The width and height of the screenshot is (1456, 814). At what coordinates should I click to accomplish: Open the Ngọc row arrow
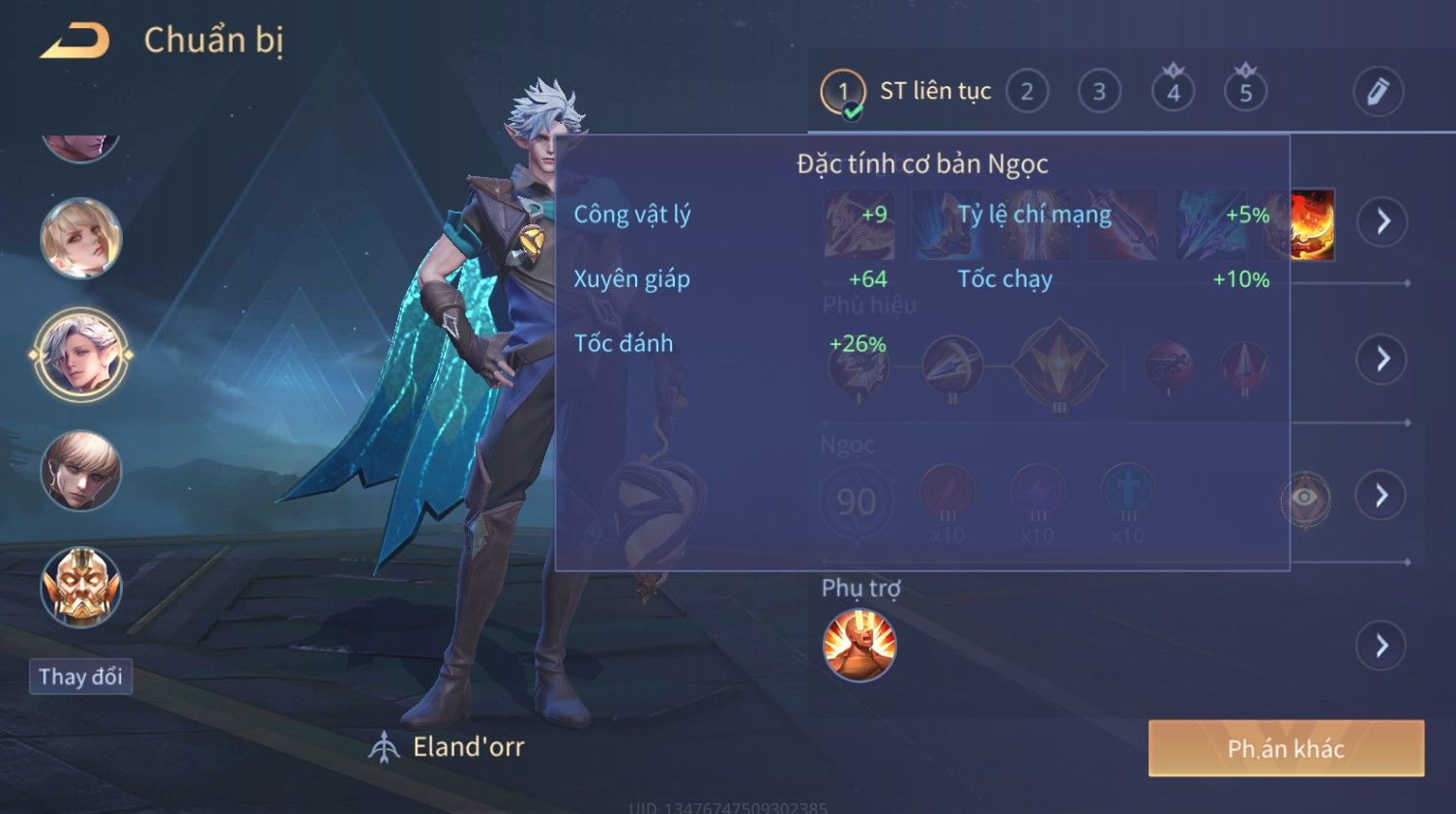tap(1383, 496)
